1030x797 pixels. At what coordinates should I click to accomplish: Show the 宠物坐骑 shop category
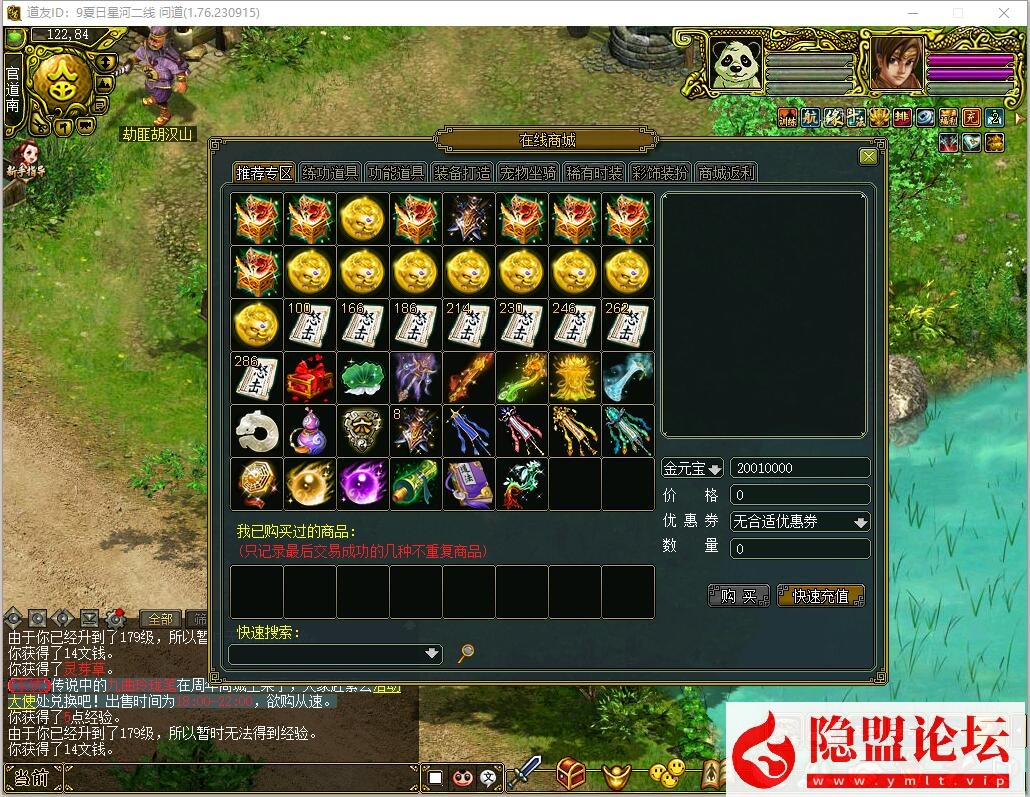pyautogui.click(x=528, y=172)
